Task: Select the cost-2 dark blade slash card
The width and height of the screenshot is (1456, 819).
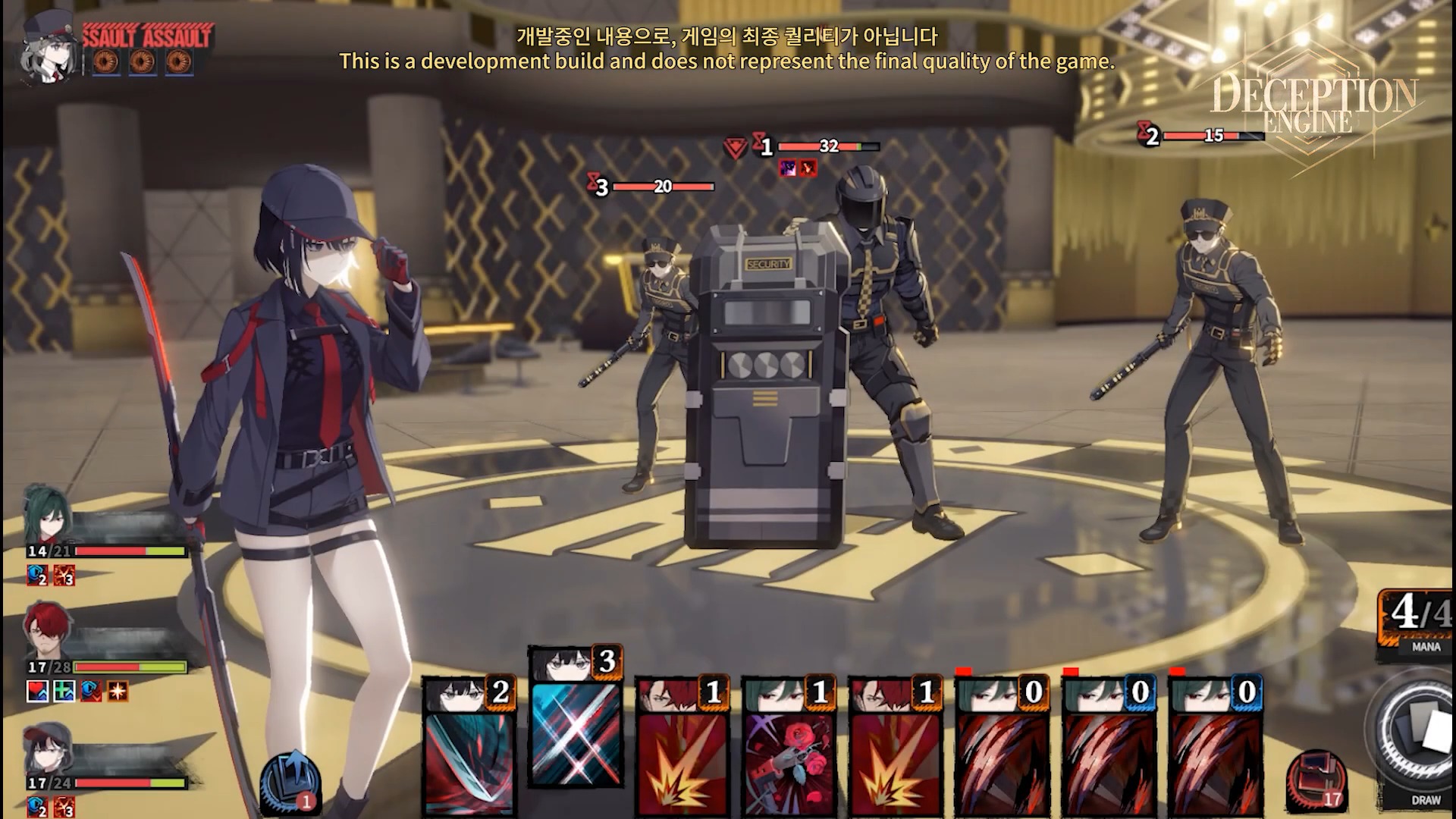Action: (x=468, y=751)
